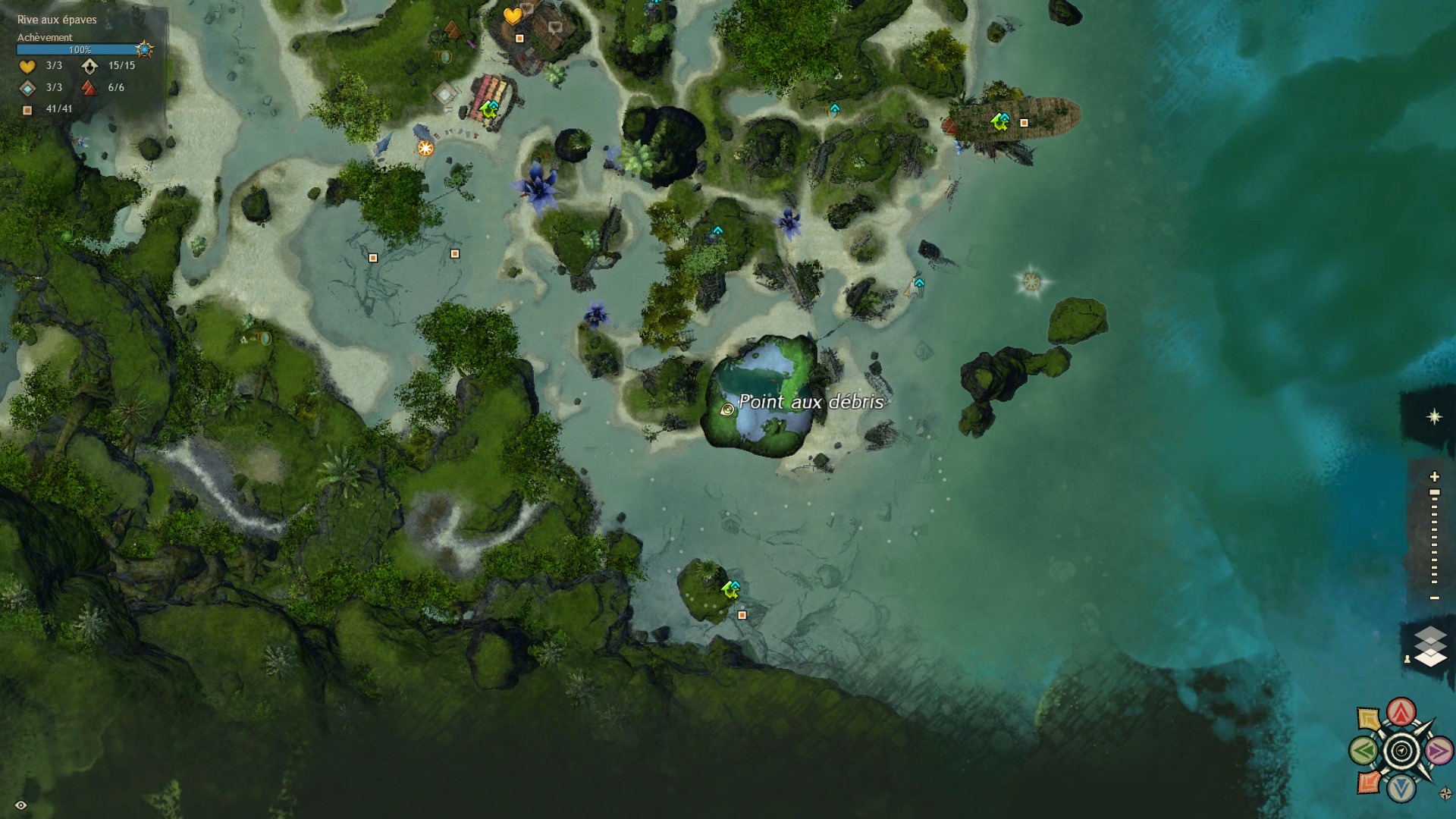Click the small compass rose in the corner
This screenshot has width=1456, height=819.
coord(1445,794)
